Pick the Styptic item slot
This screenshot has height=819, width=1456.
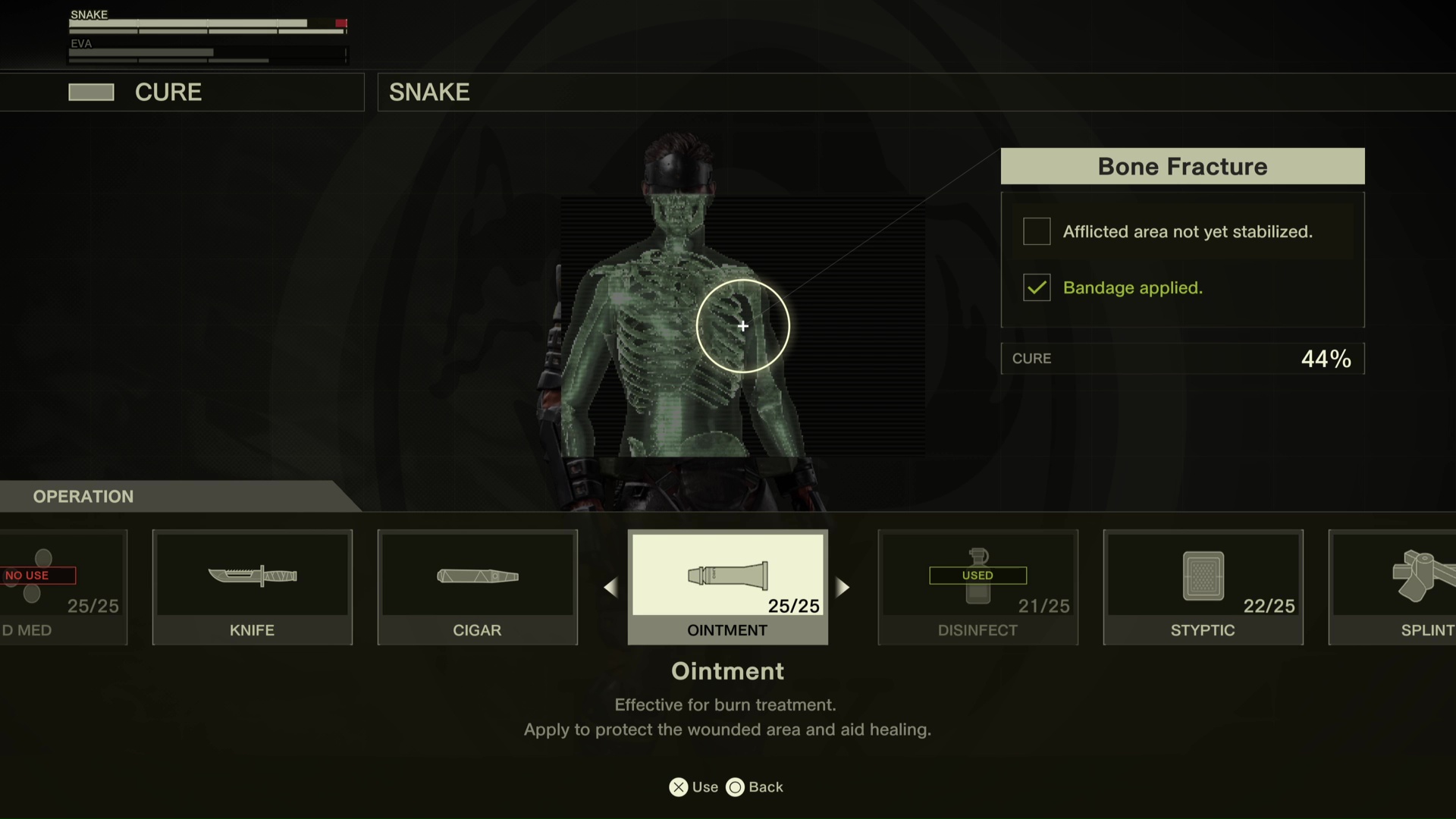[x=1203, y=586]
